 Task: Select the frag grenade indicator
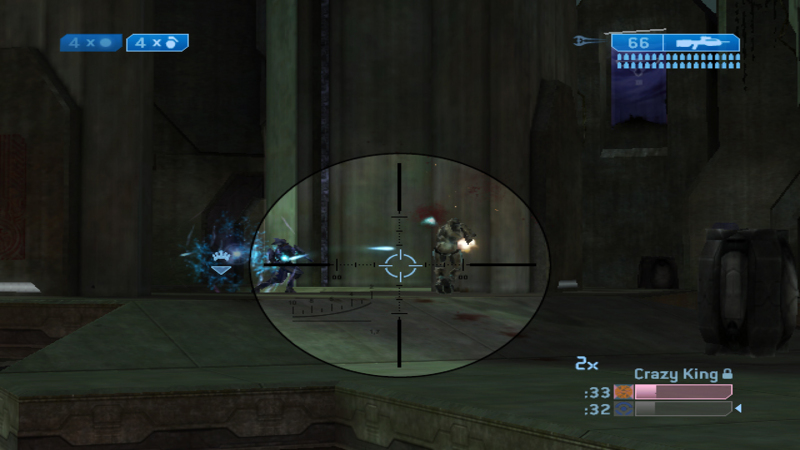pos(157,43)
